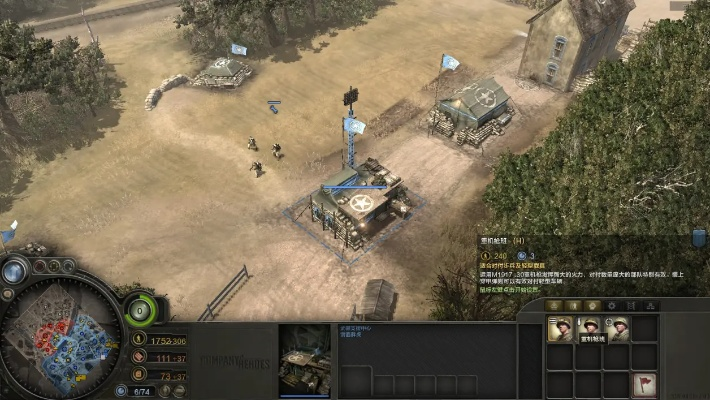Choose the third soldier unit production icon
The width and height of the screenshot is (710, 400).
(617, 330)
